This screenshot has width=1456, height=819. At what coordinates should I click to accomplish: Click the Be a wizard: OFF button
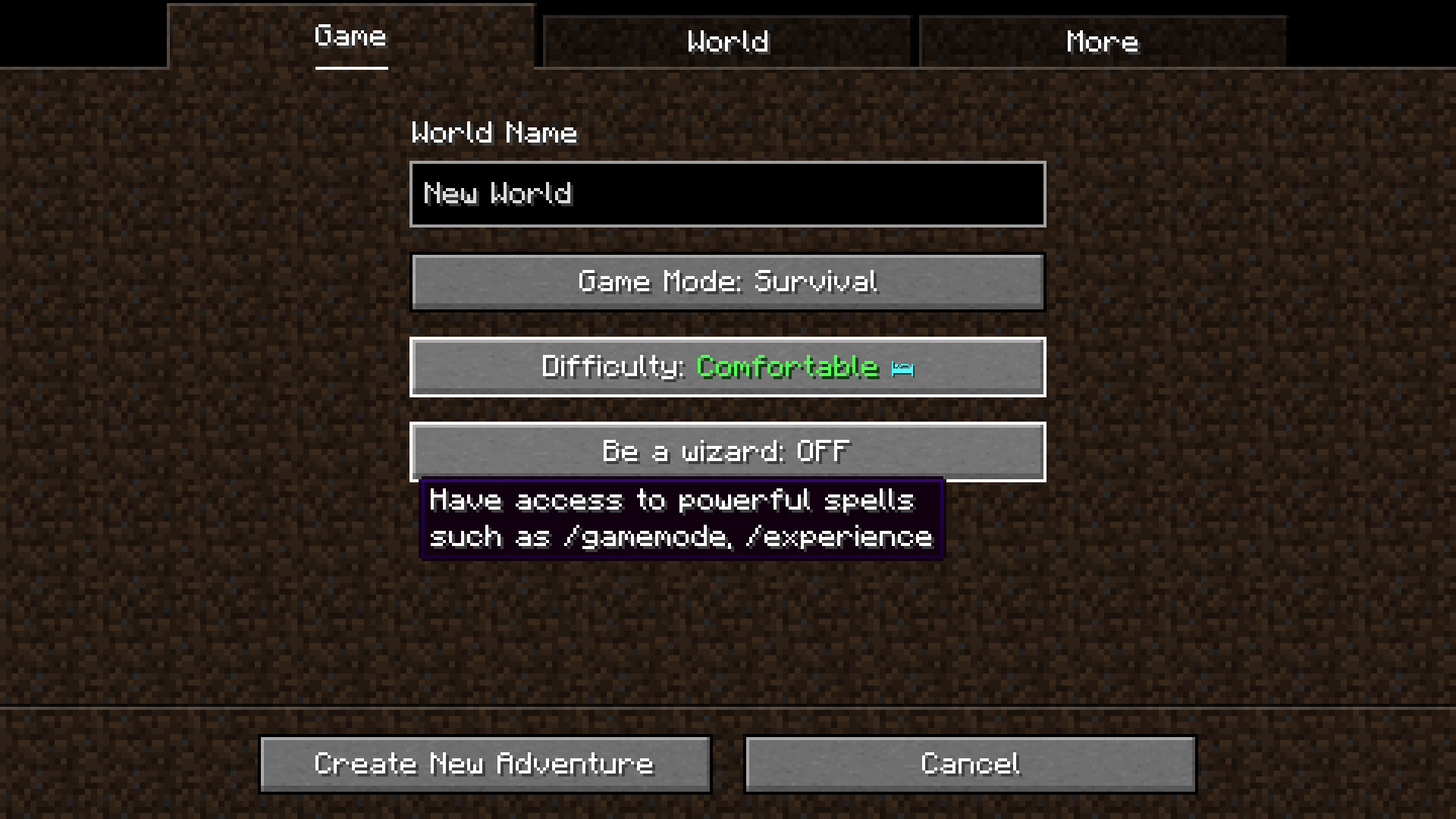click(x=728, y=451)
